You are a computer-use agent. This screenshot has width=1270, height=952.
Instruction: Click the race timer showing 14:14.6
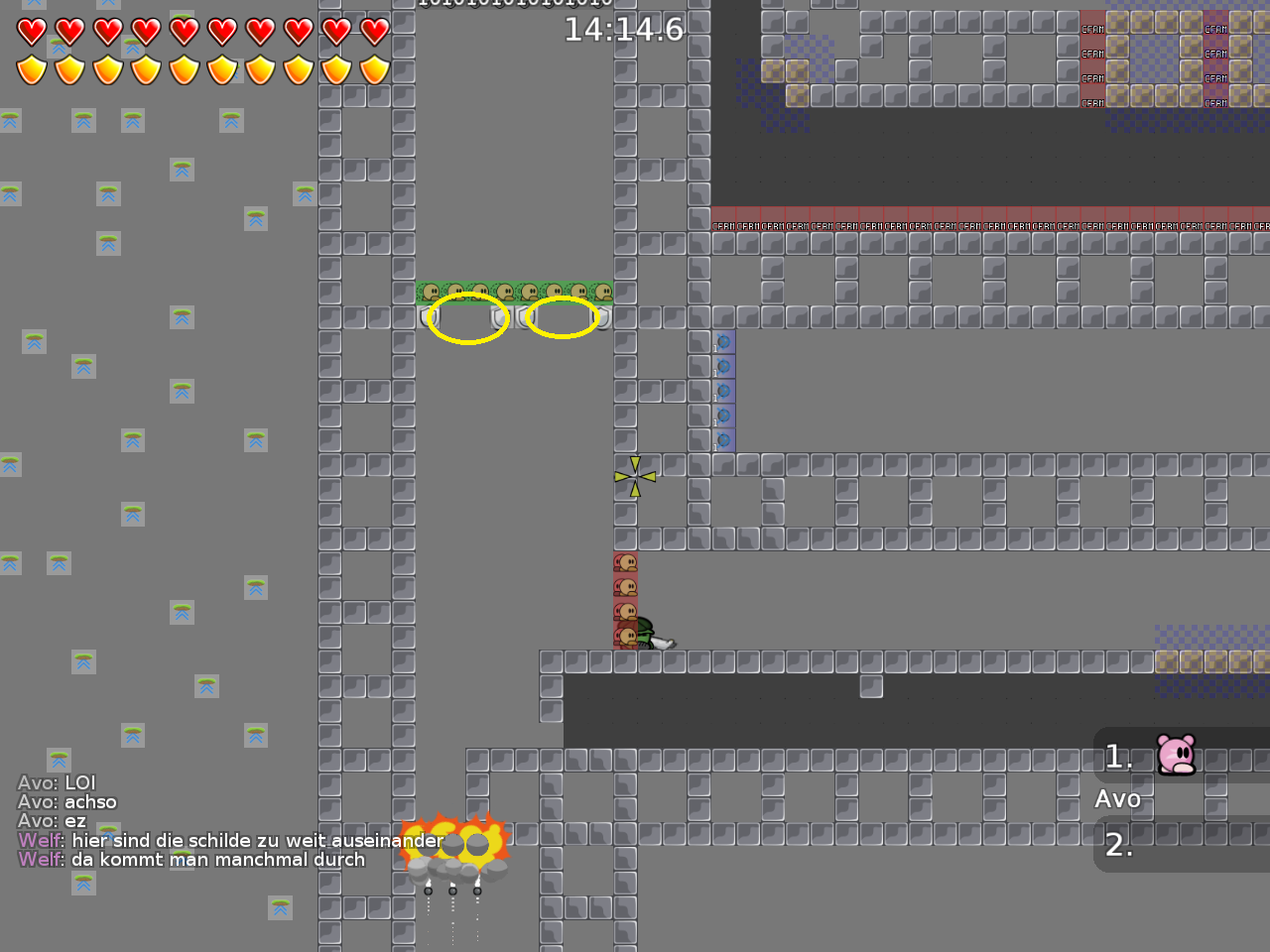pyautogui.click(x=623, y=29)
